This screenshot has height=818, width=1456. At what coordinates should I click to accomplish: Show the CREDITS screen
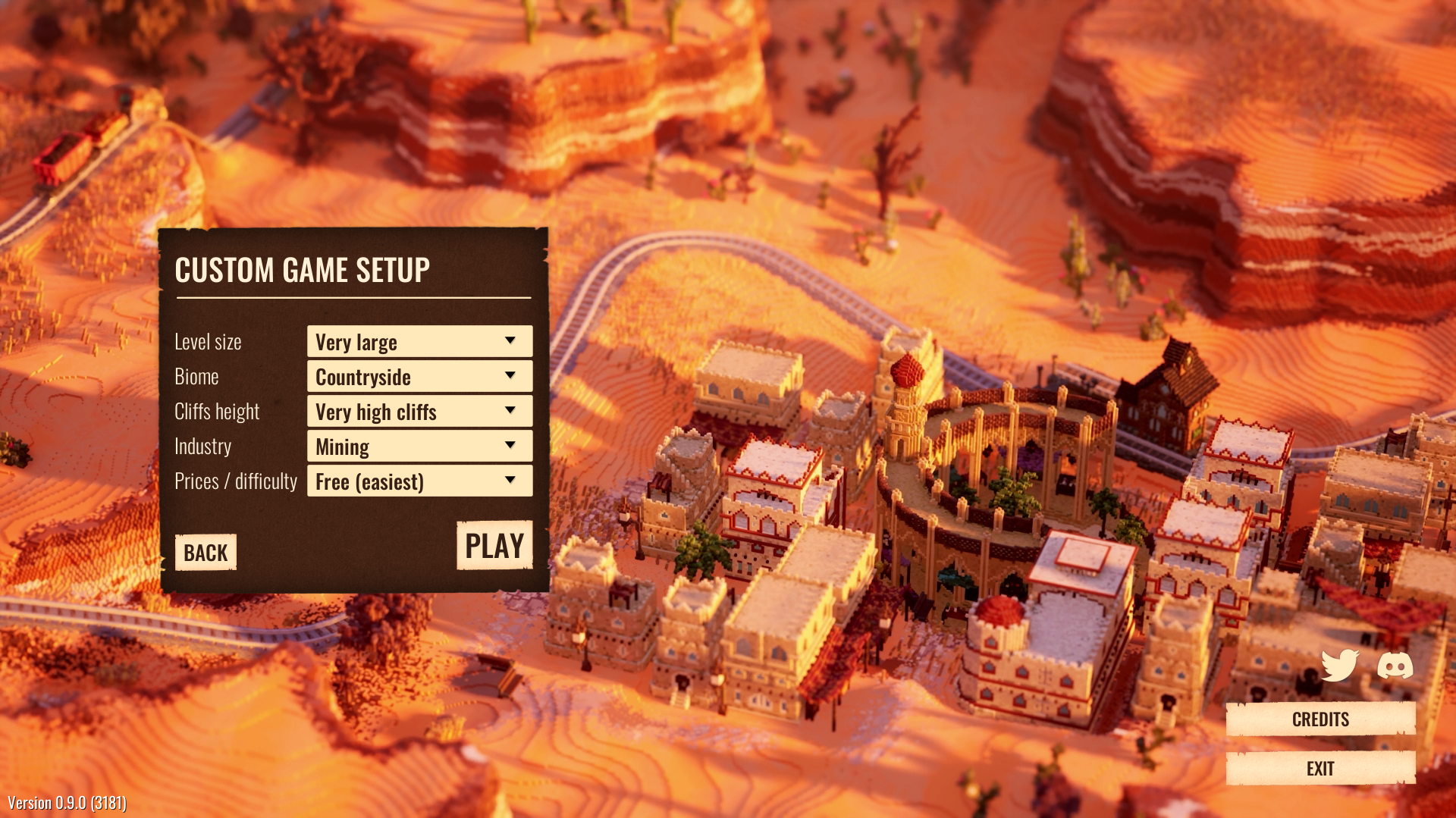tap(1320, 719)
